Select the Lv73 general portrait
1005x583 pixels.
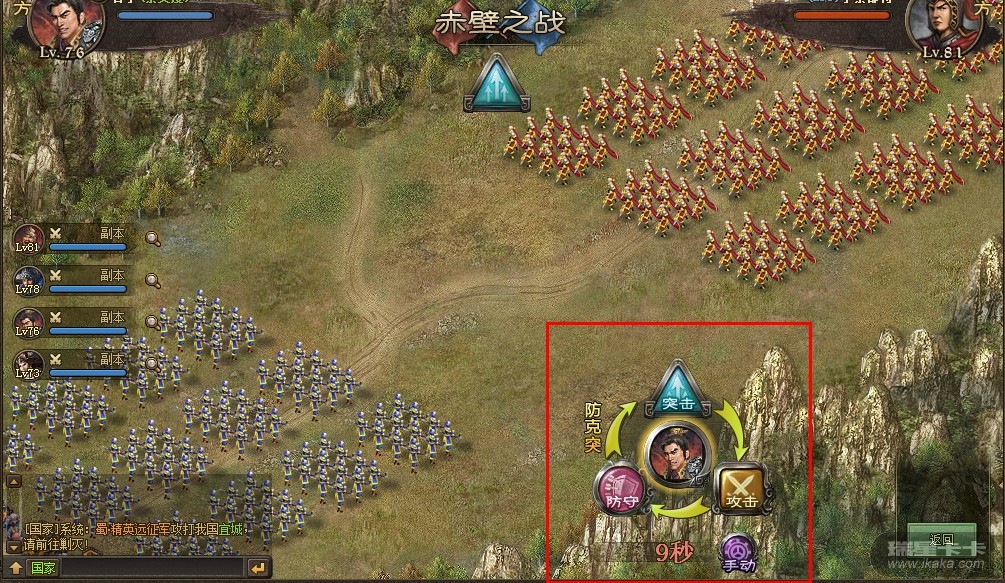click(28, 365)
